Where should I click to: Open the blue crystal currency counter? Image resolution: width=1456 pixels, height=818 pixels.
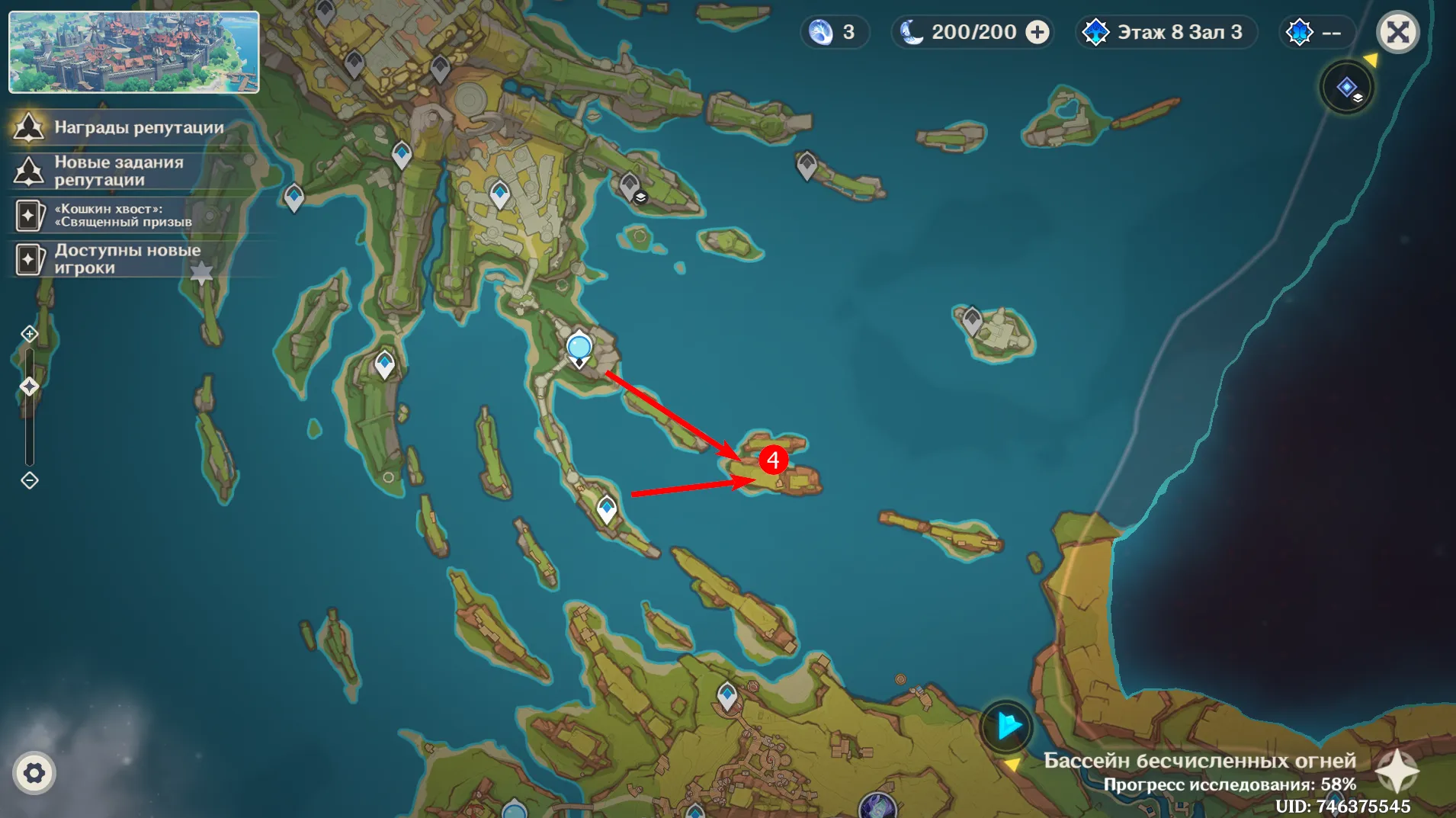pos(833,32)
